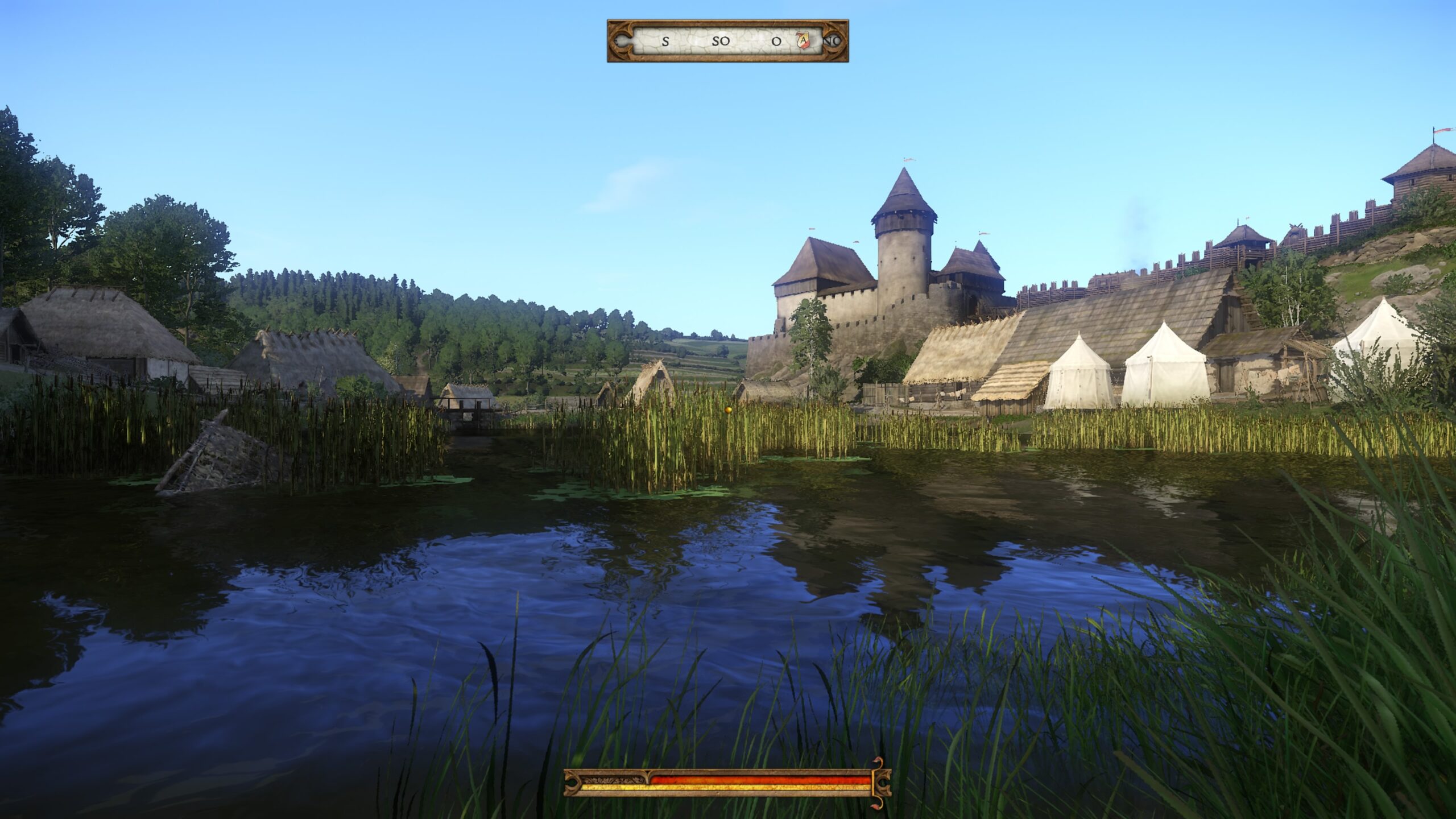Screen dimensions: 1456x819
Task: Click the ornate left end of the stamina bar
Action: coord(571,784)
